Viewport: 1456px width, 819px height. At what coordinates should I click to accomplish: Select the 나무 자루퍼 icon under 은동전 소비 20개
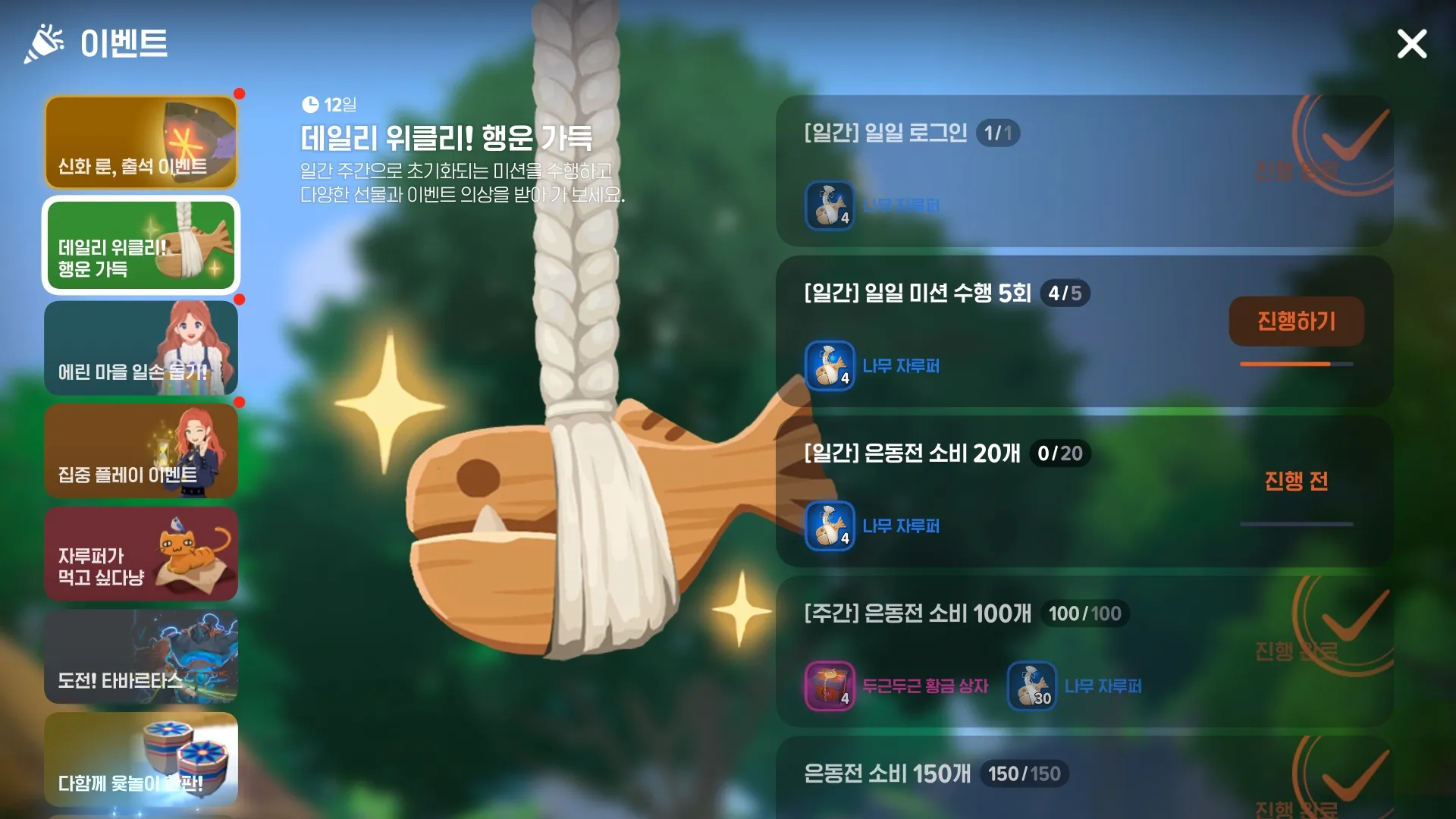tap(830, 526)
